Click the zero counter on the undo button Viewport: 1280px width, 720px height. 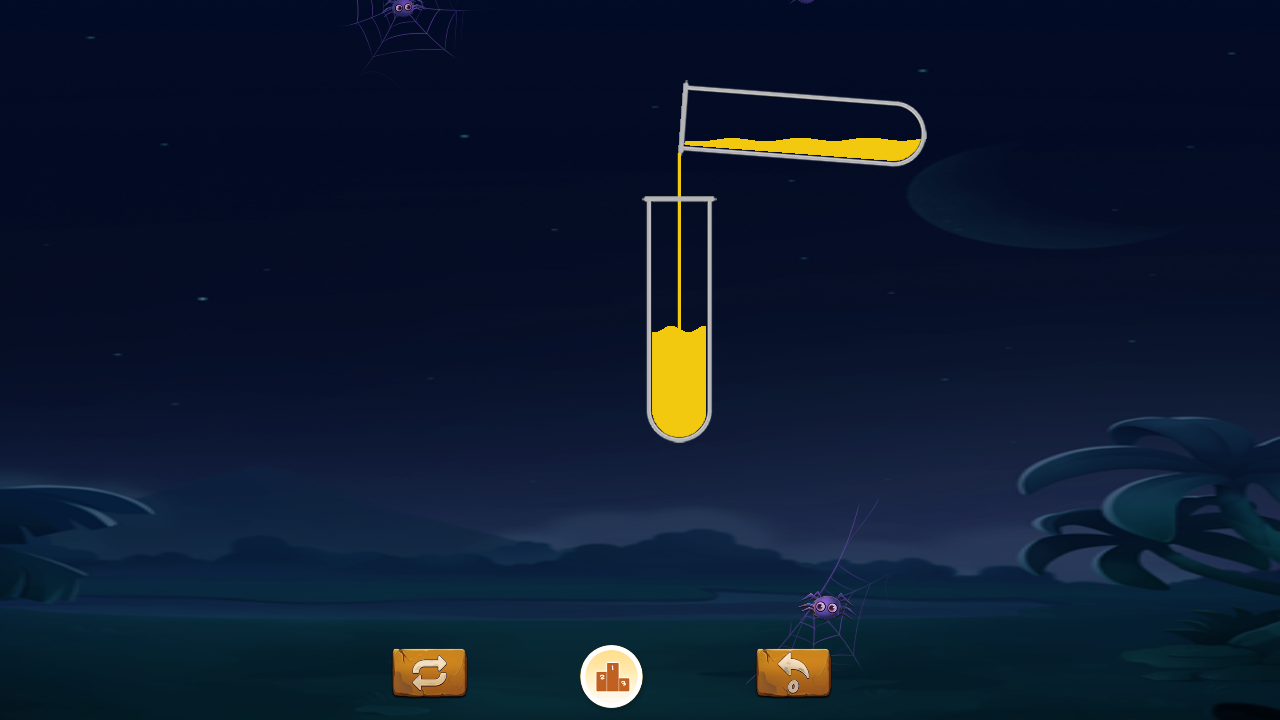tap(795, 686)
